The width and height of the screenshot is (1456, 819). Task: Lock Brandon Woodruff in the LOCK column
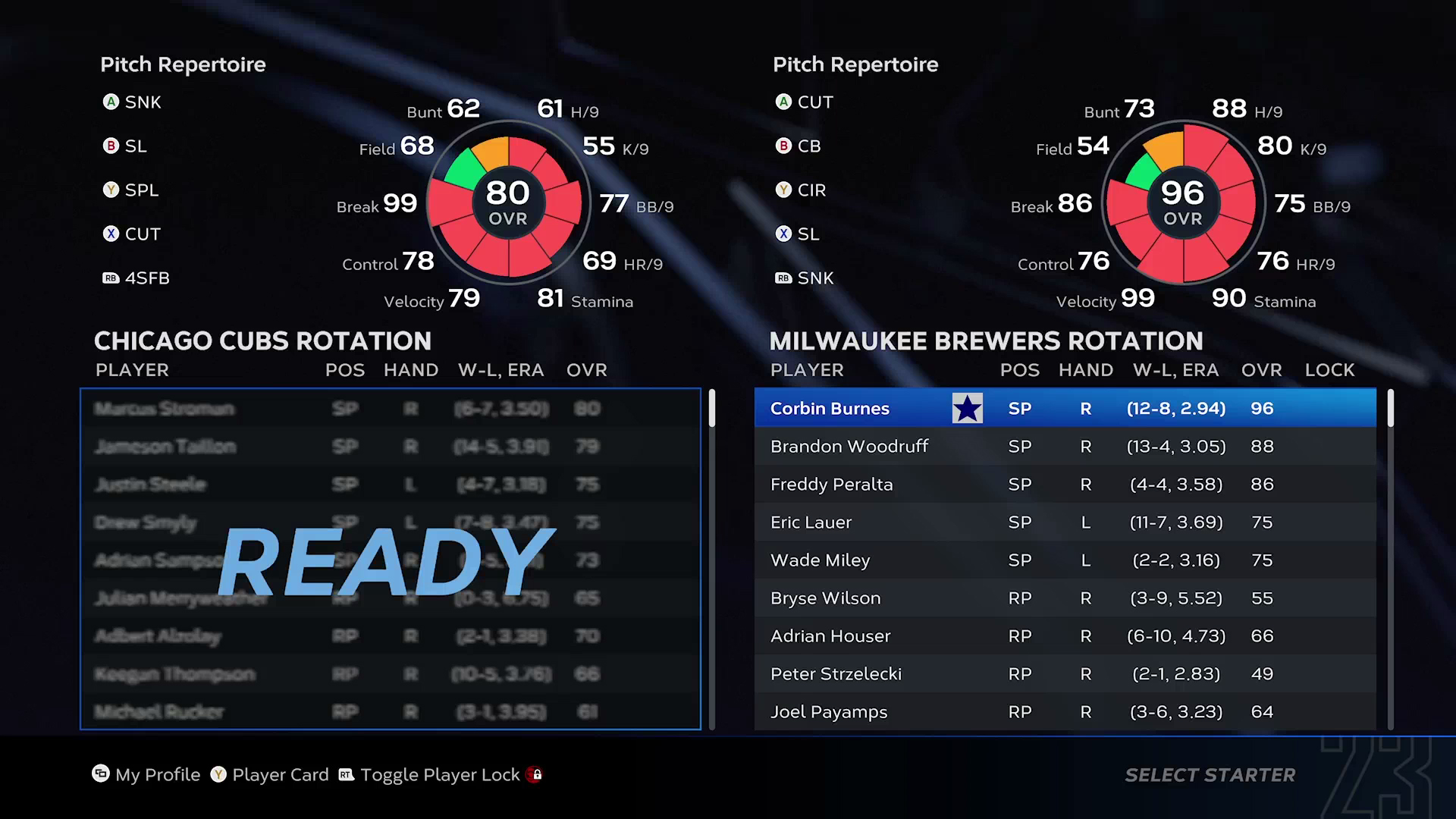[x=1330, y=446]
